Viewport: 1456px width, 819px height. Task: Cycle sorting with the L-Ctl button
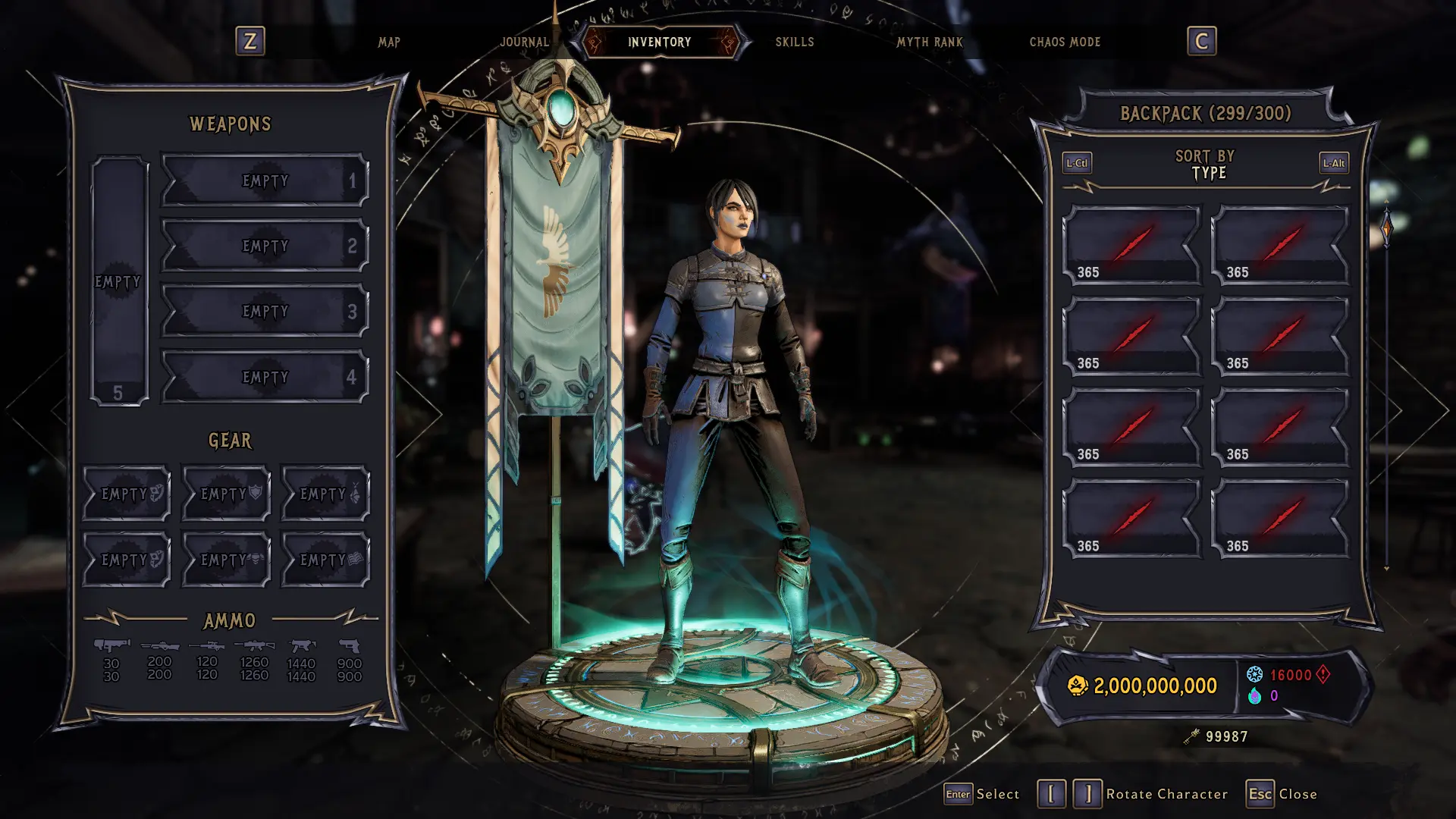[1078, 162]
